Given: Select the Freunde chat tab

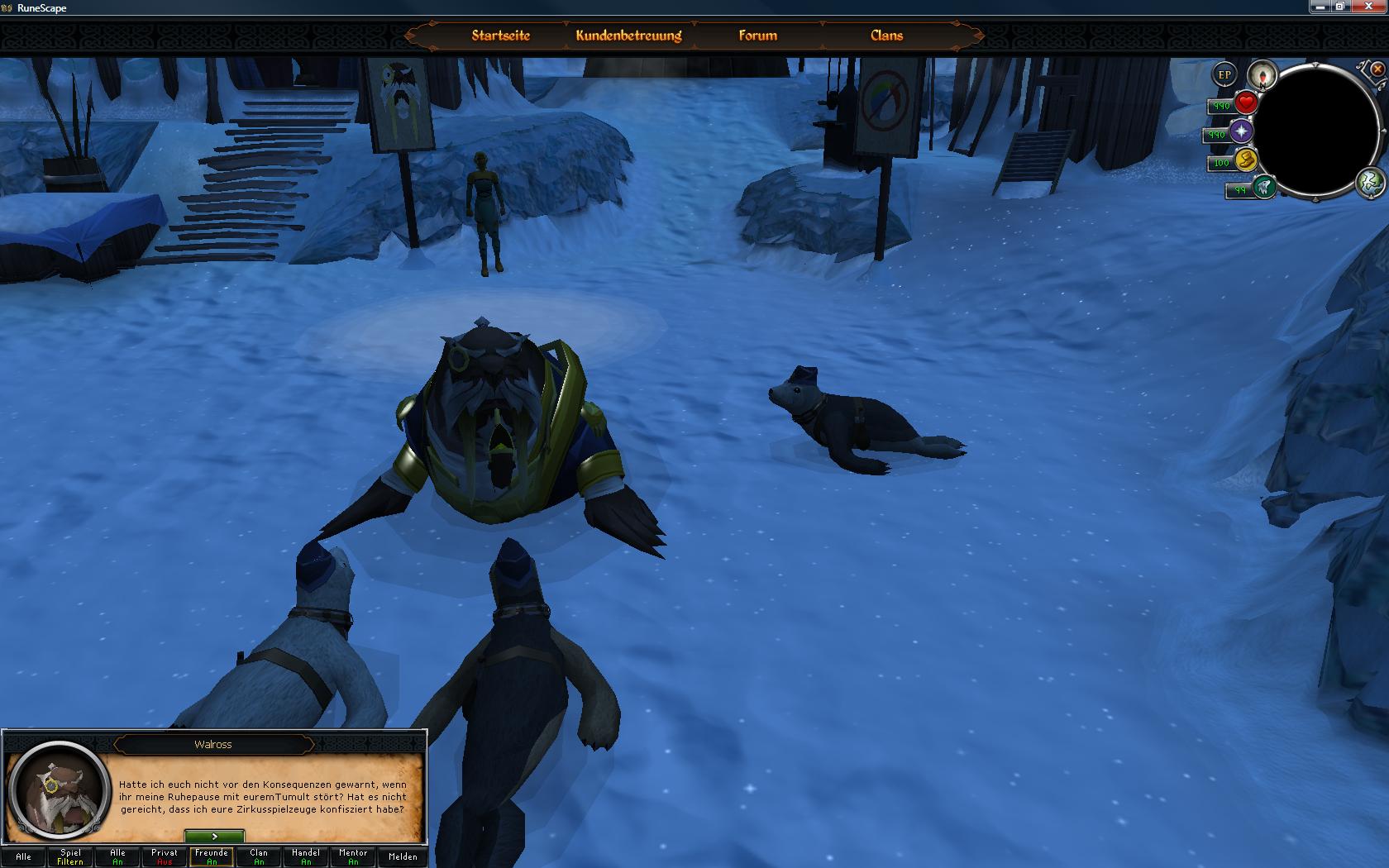Looking at the screenshot, I should [x=212, y=856].
